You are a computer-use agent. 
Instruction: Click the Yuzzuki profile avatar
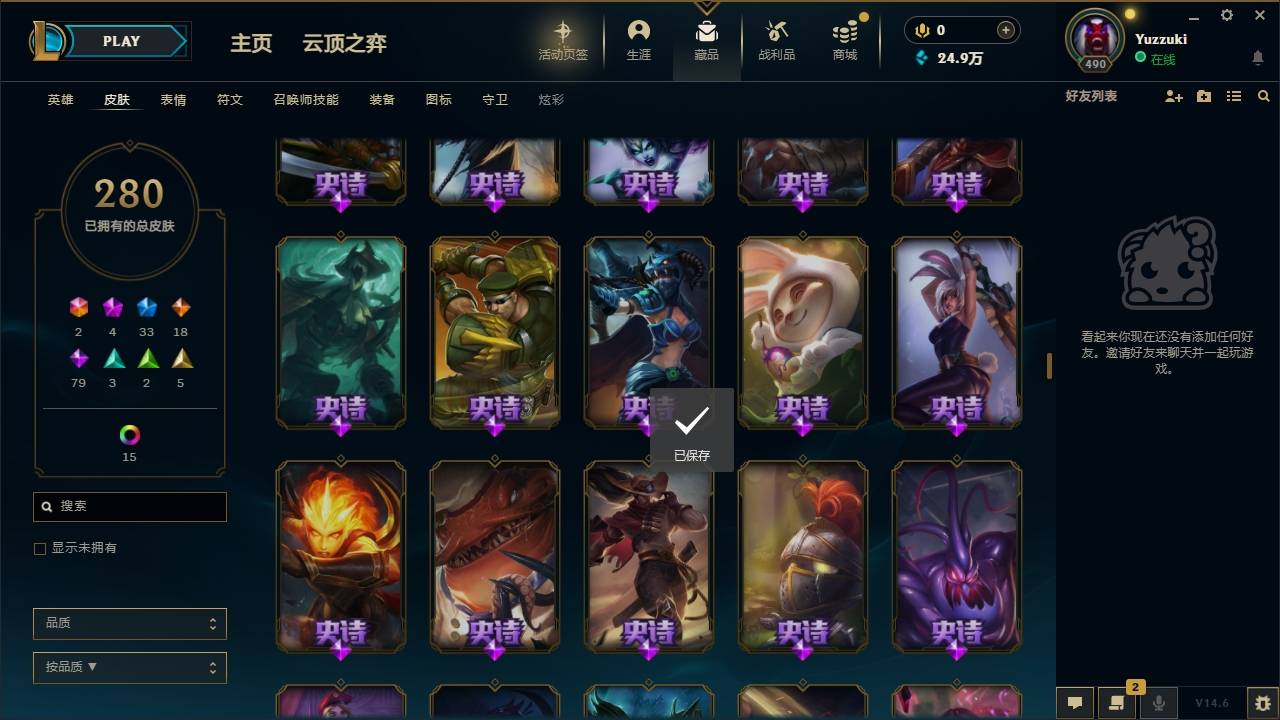[x=1094, y=38]
